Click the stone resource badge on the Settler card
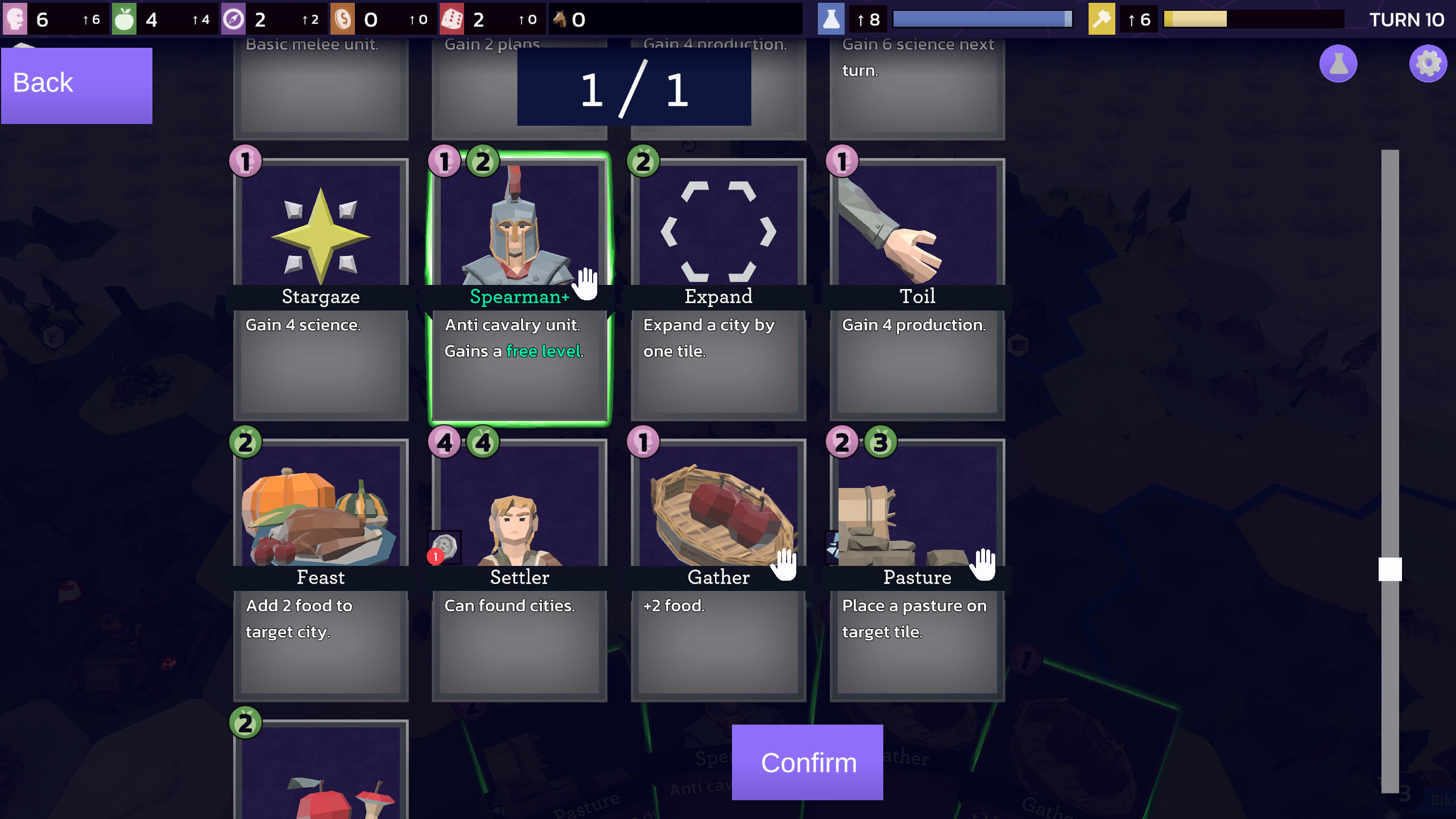Image resolution: width=1456 pixels, height=819 pixels. pos(444,548)
